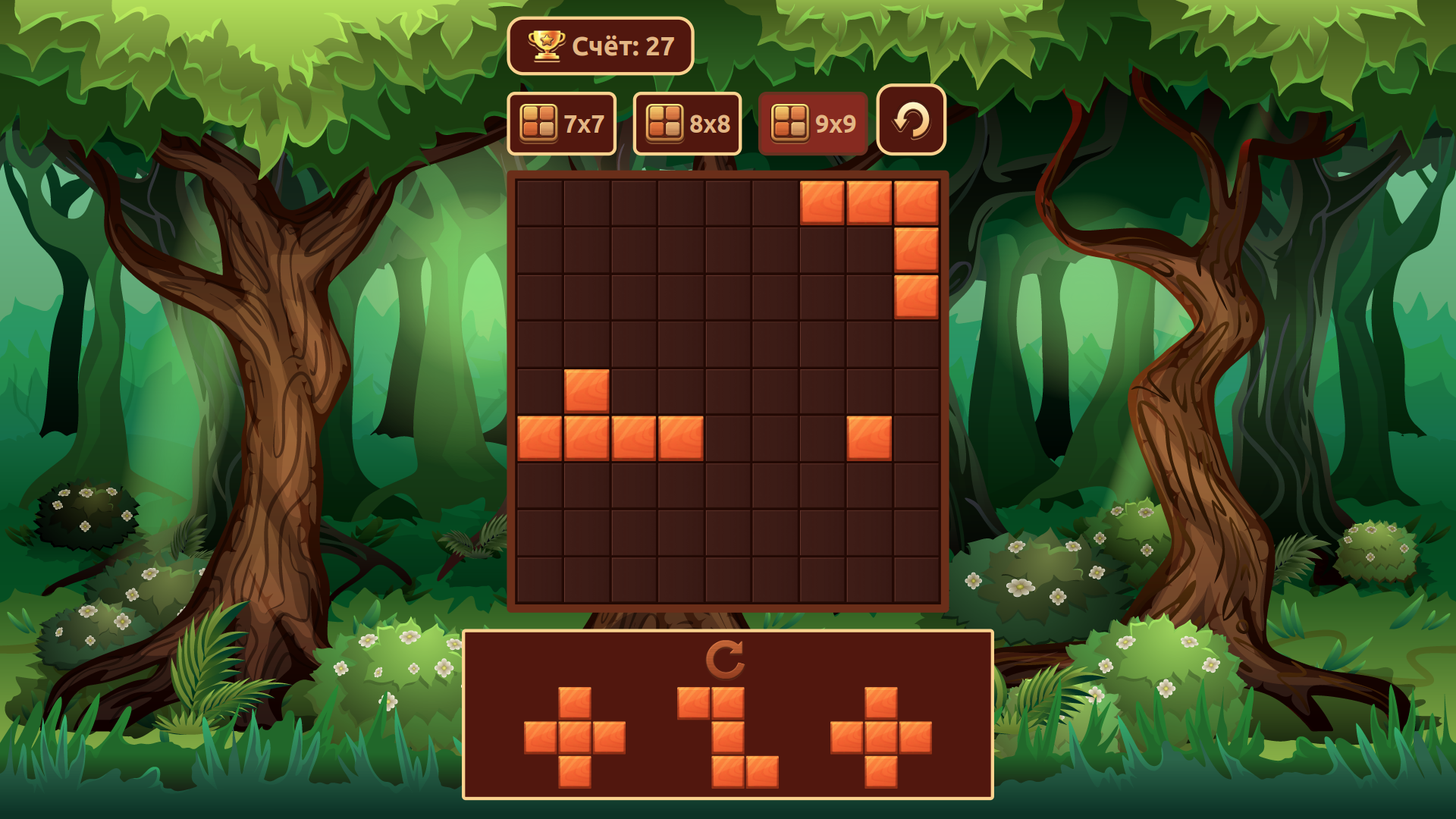This screenshot has width=1456, height=819.
Task: Switch the board to 8x8 mode
Action: (687, 122)
